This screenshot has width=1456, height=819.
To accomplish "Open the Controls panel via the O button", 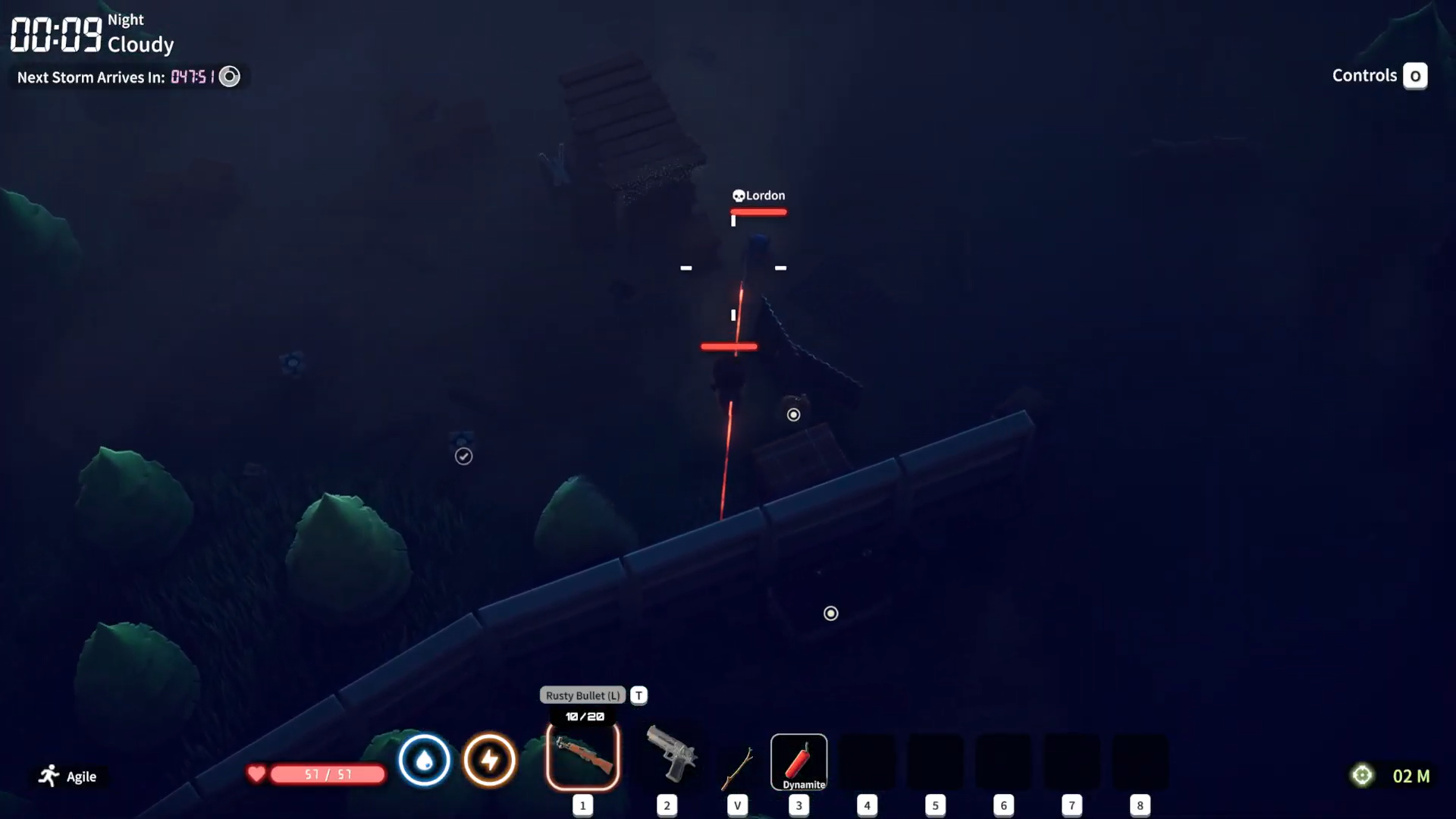I will tap(1415, 76).
